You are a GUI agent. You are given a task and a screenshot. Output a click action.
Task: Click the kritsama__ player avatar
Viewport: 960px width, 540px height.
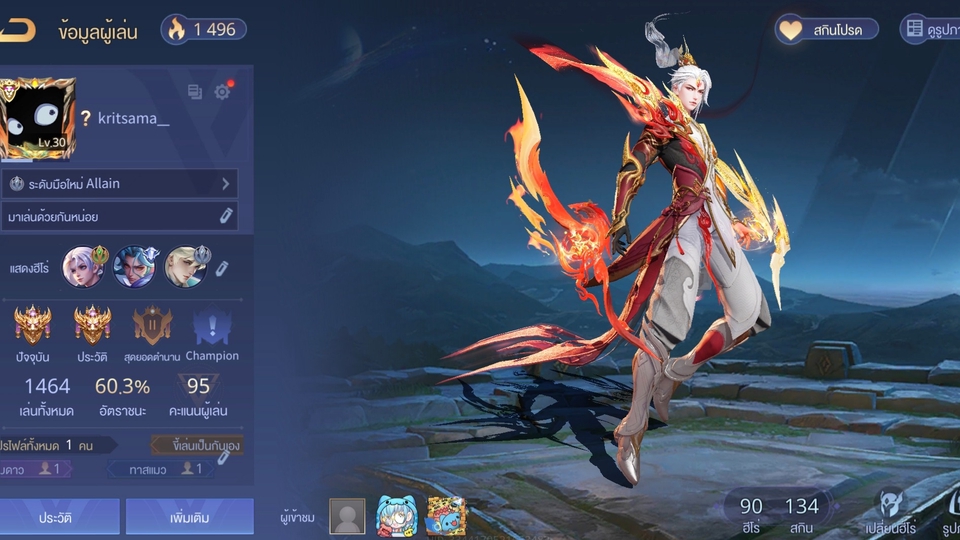click(x=37, y=119)
